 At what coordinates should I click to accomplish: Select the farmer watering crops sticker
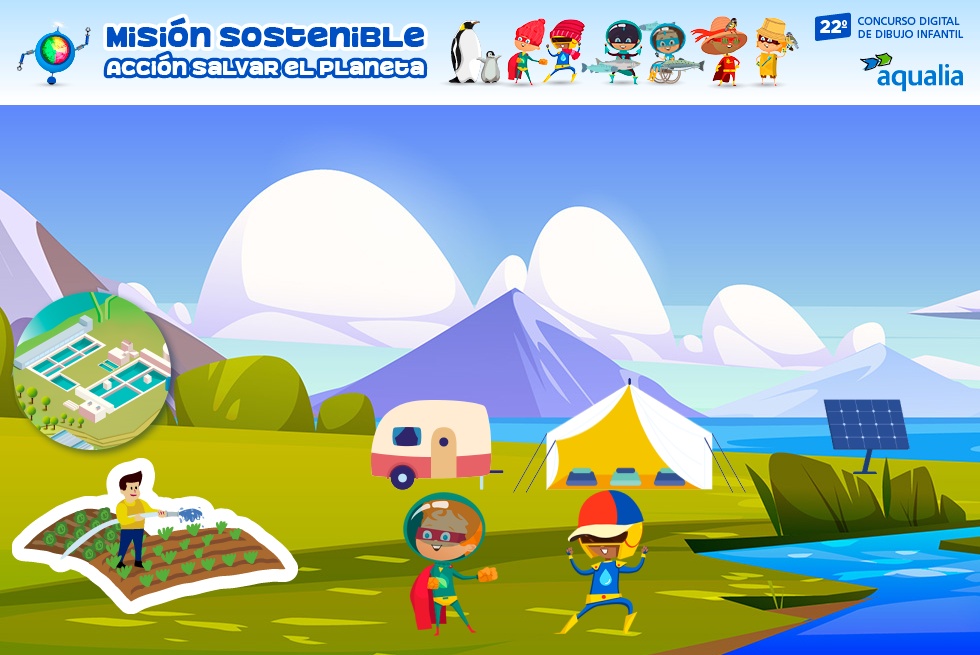152,535
